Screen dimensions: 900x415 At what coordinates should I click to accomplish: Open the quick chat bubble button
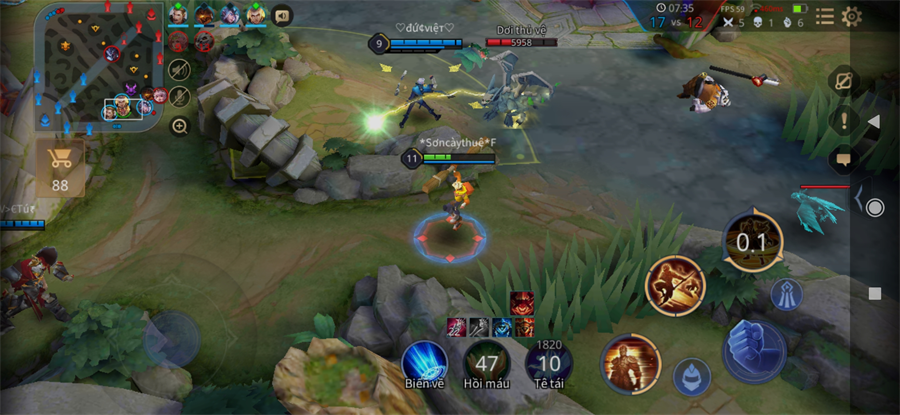click(843, 158)
